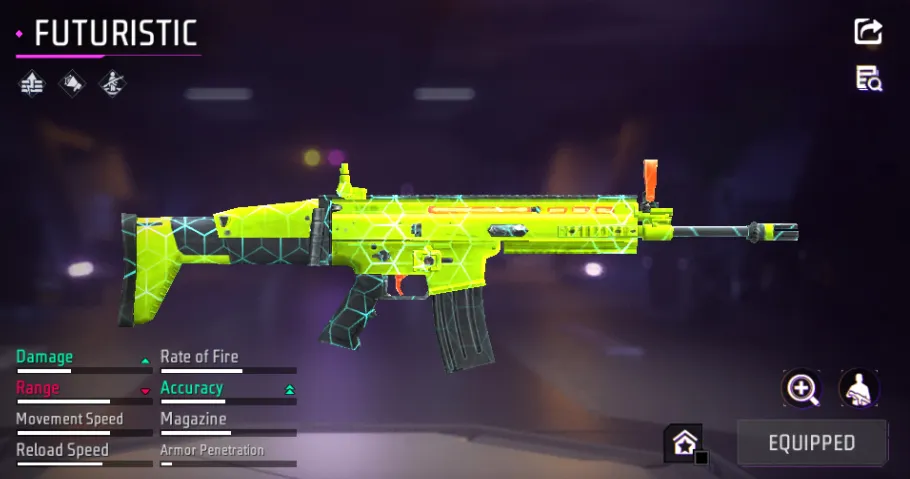Show the character holding weapon preview
Image resolution: width=910 pixels, height=479 pixels.
[858, 388]
